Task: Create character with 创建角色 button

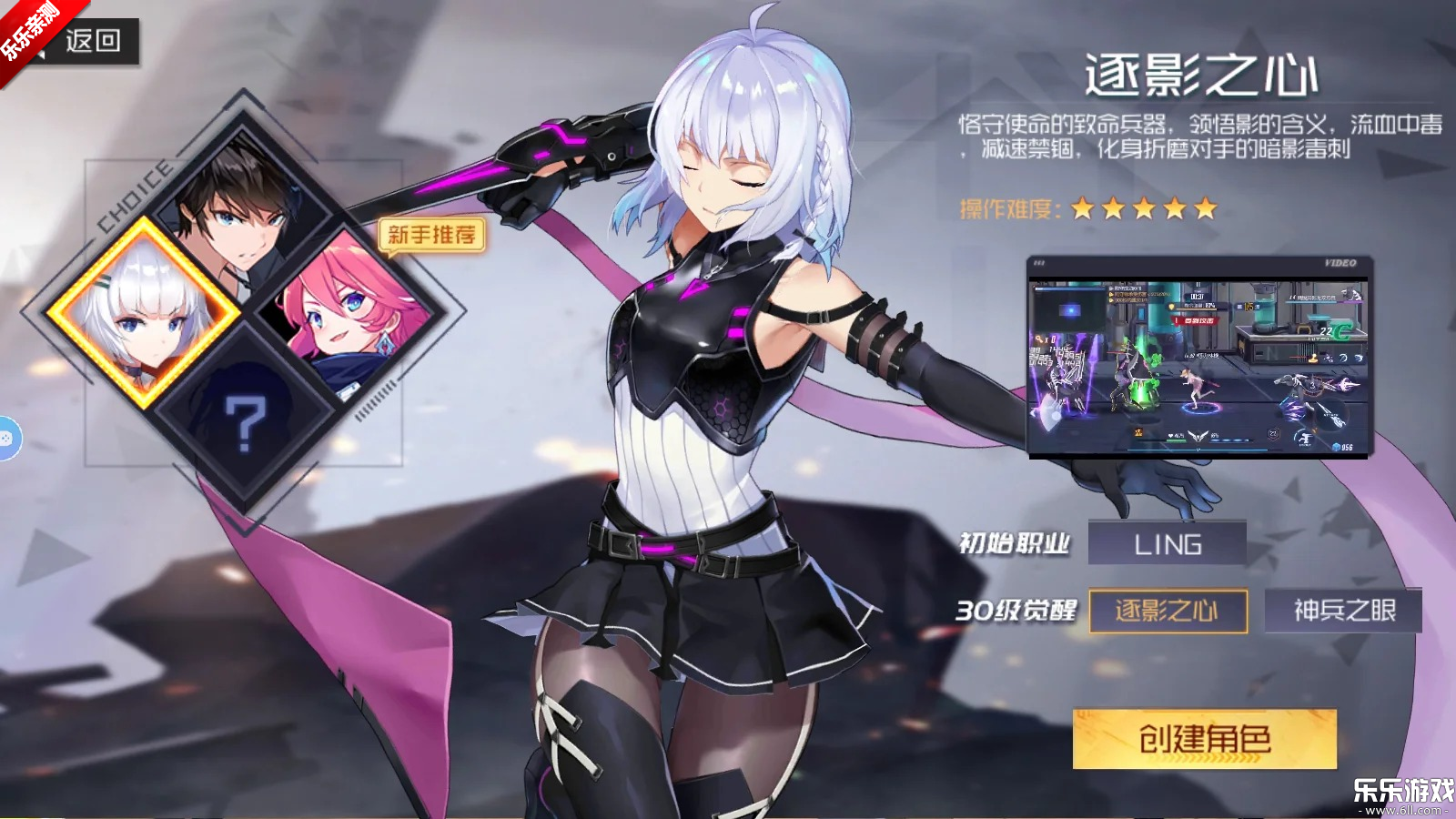Action: pos(1204,739)
